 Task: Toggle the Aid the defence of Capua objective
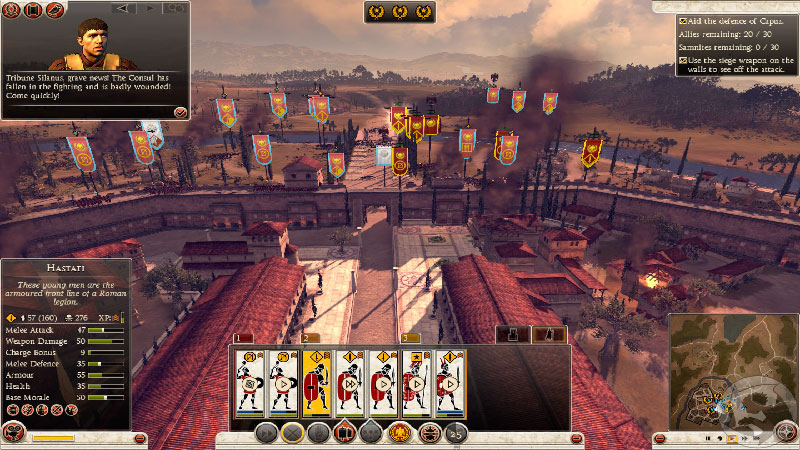(683, 21)
